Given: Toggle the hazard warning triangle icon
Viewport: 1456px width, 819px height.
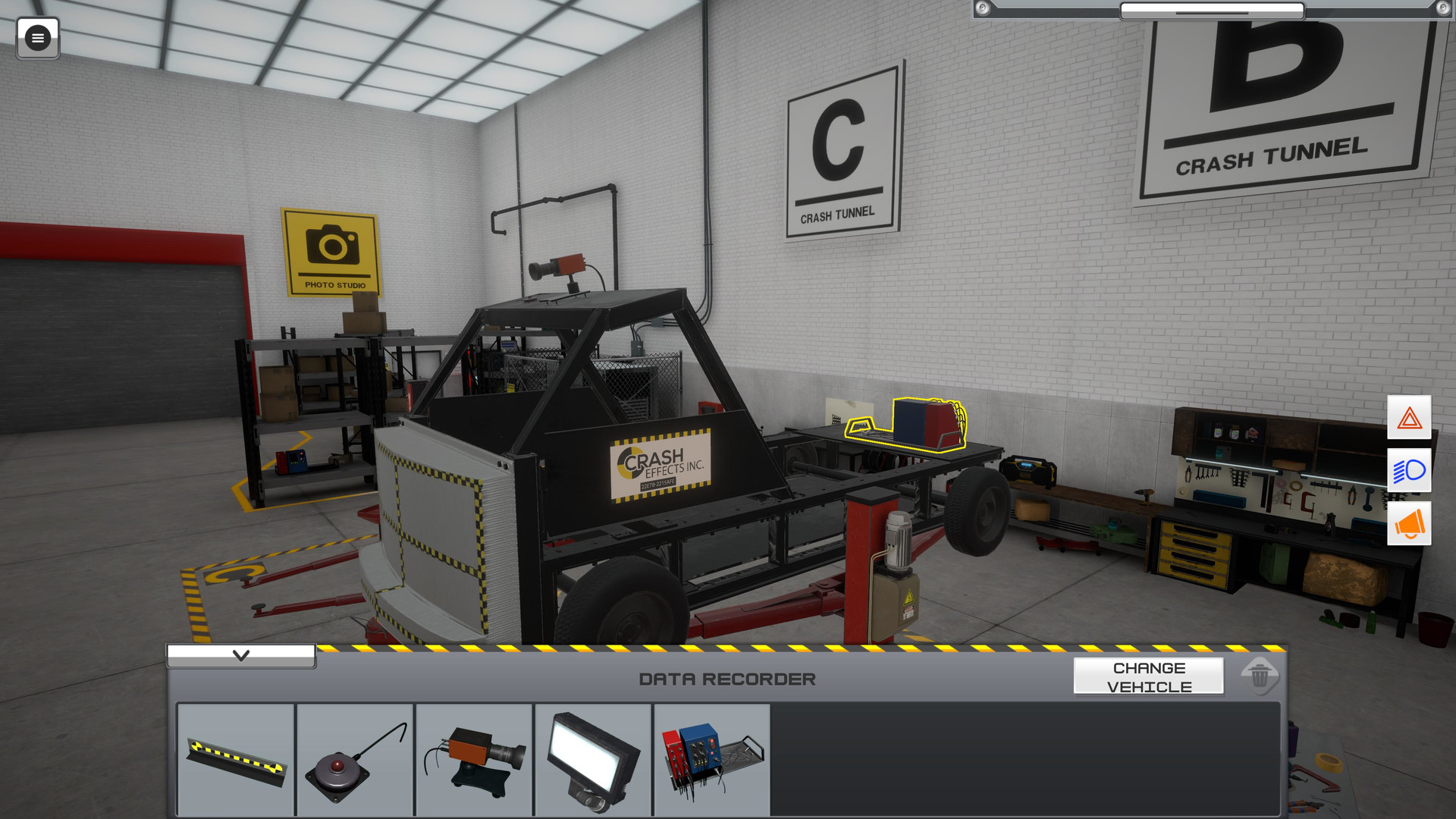Looking at the screenshot, I should [x=1410, y=418].
